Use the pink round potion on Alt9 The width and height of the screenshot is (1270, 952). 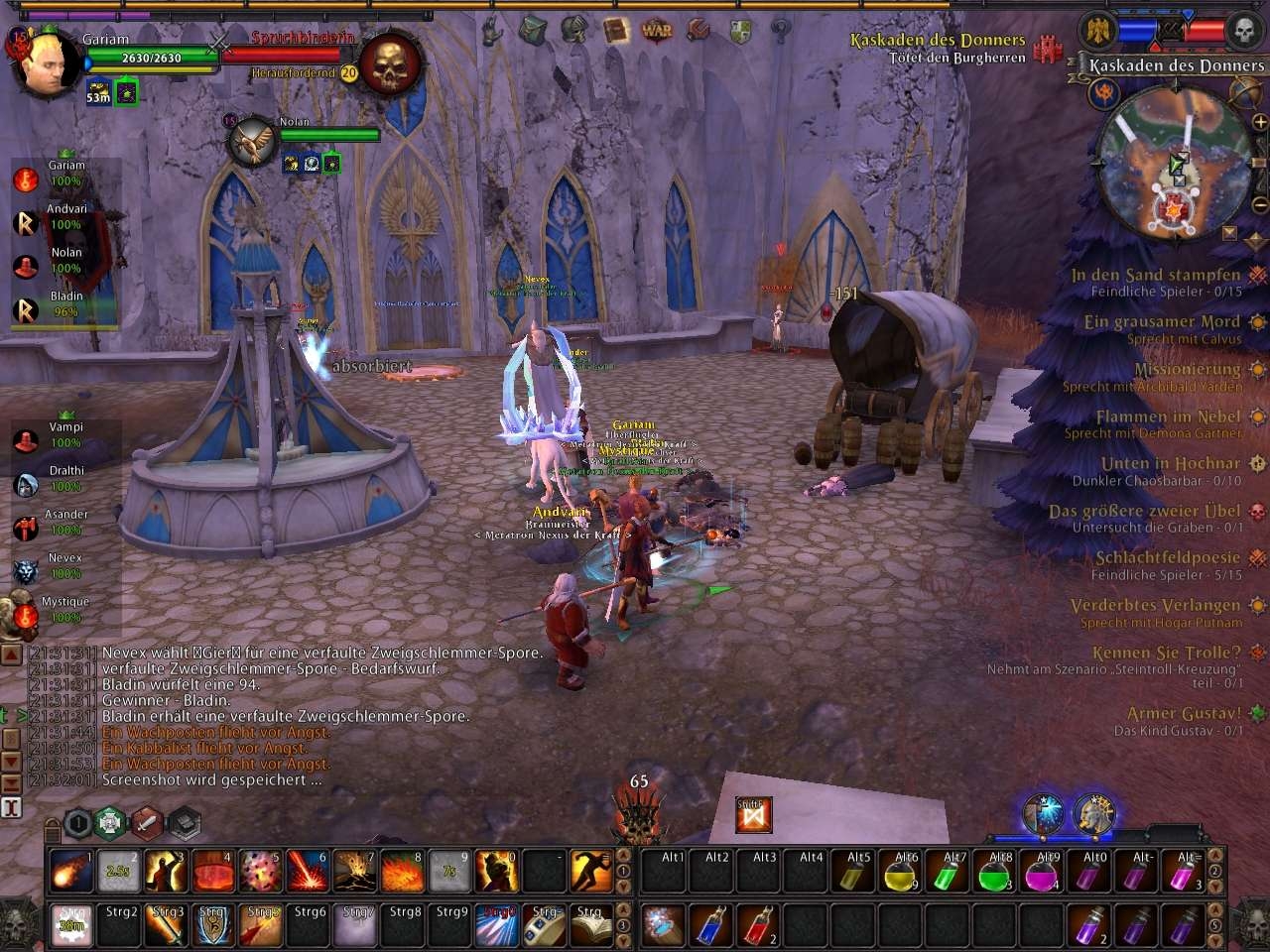click(1042, 873)
